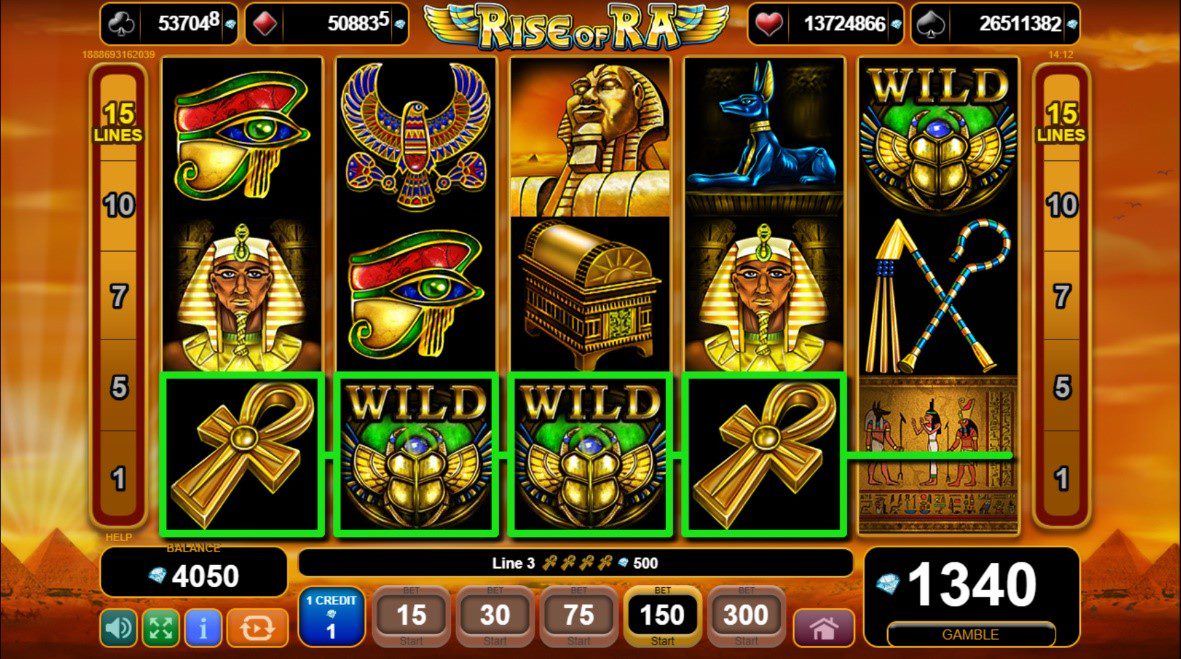
Task: Start a spin with bet 15
Action: click(412, 617)
